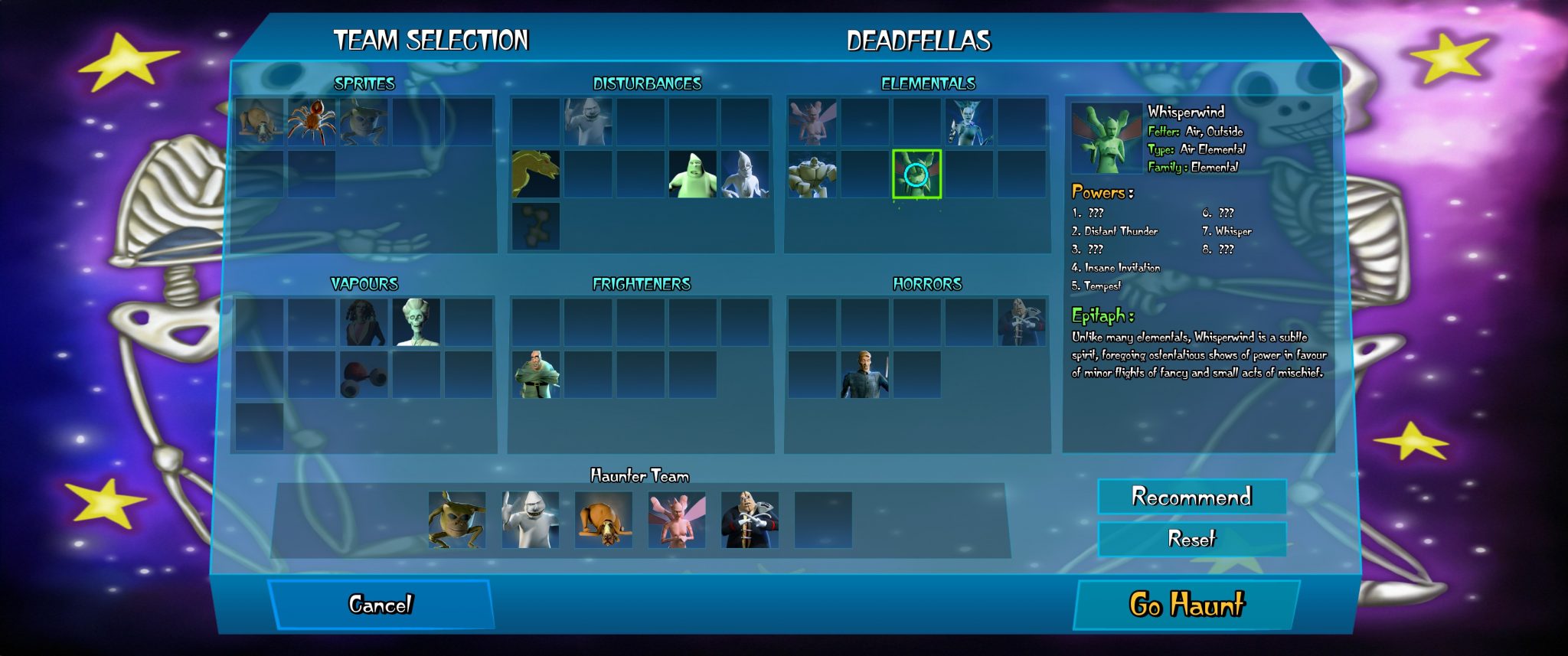The image size is (1568, 656).
Task: Click the orange bug in Haunter Team
Action: tap(603, 520)
